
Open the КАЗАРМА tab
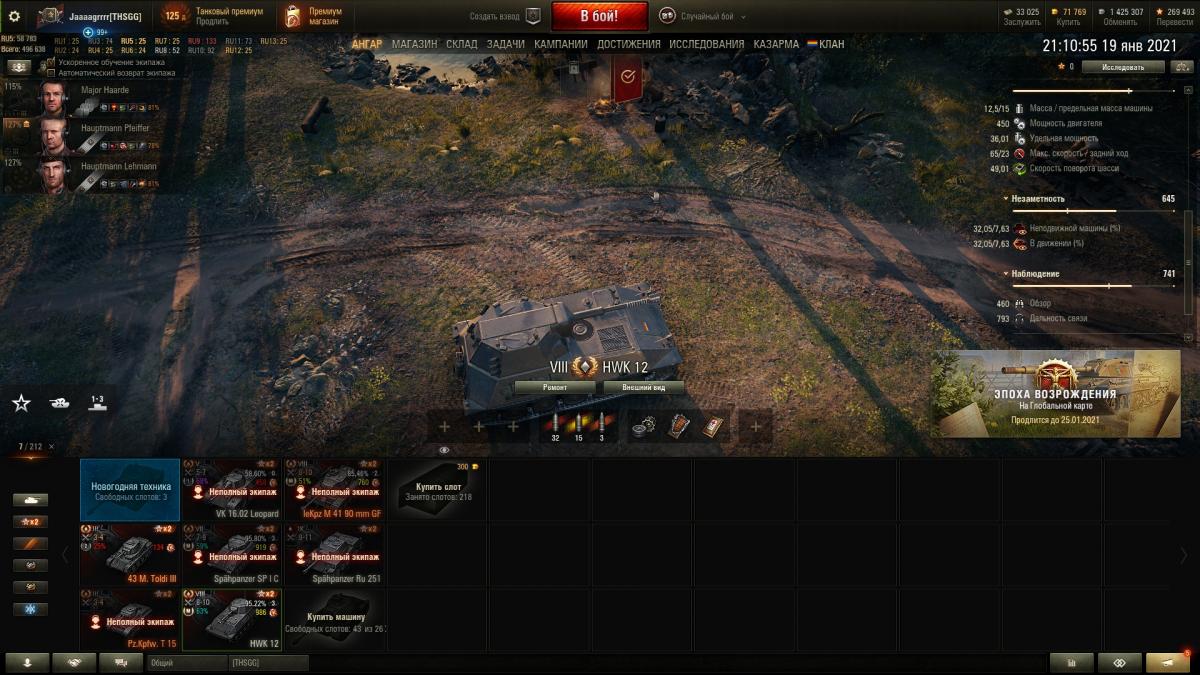[775, 44]
